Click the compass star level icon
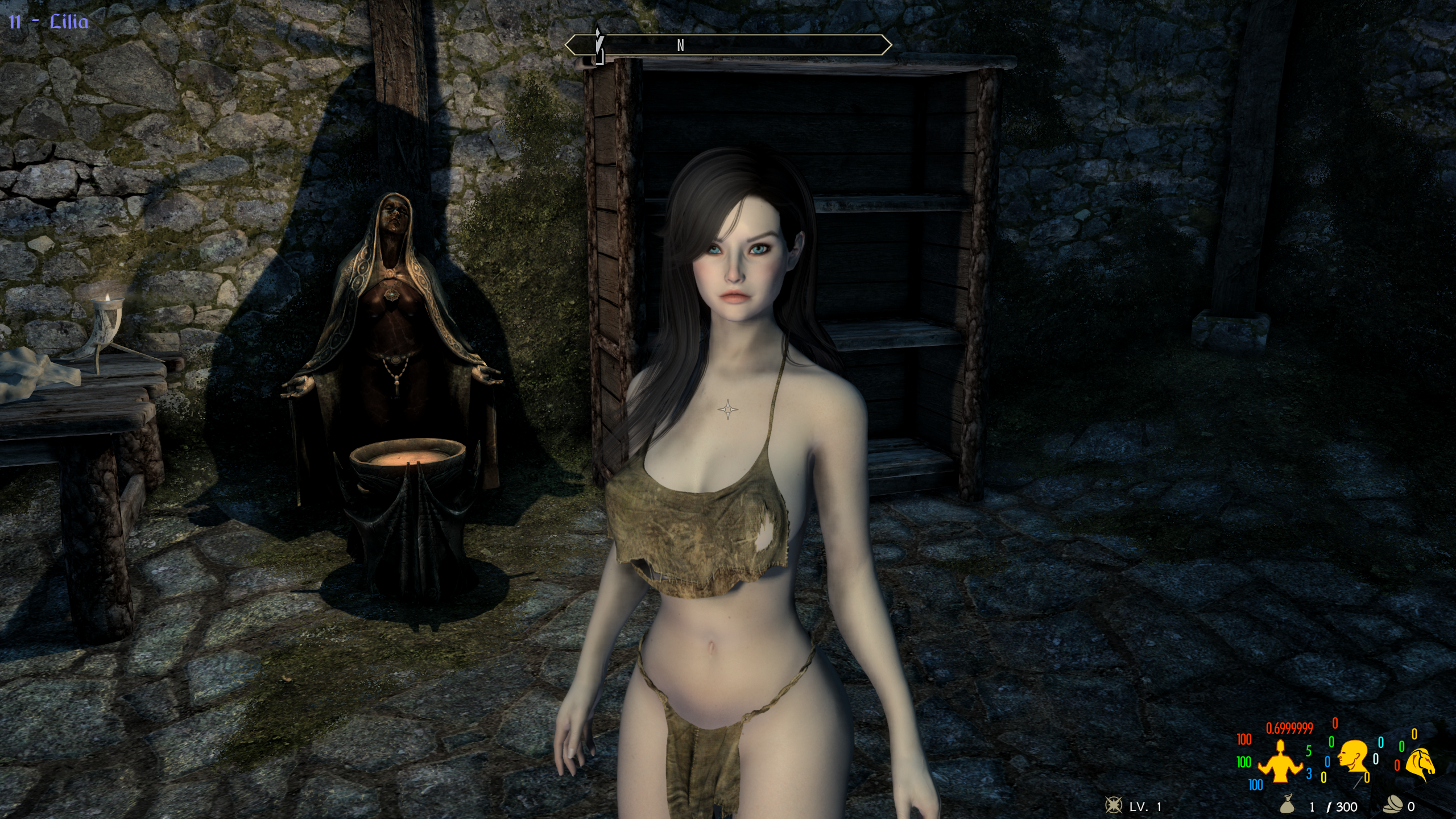This screenshot has width=1456, height=819. (x=1112, y=805)
